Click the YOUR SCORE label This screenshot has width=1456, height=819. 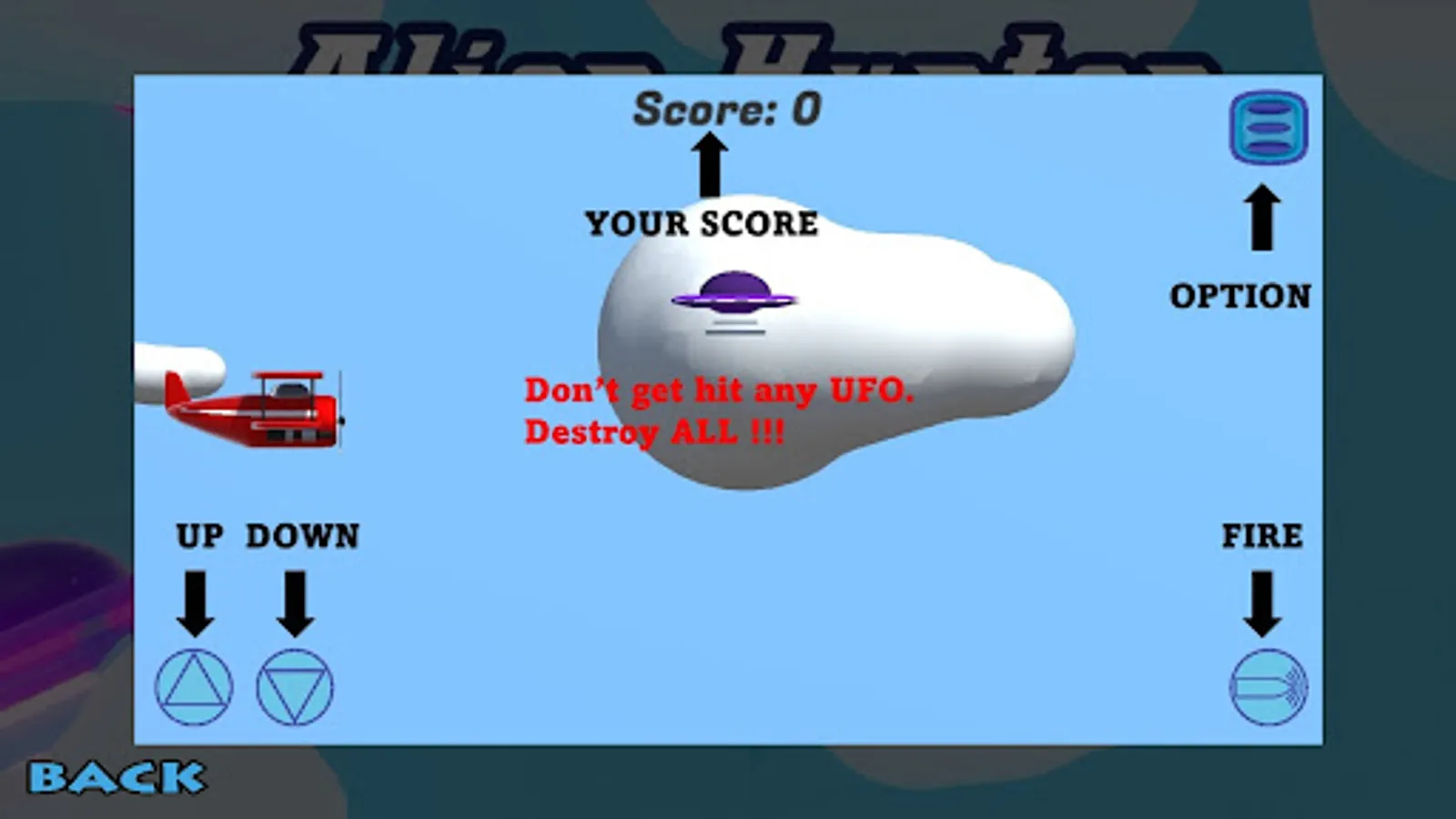[701, 224]
